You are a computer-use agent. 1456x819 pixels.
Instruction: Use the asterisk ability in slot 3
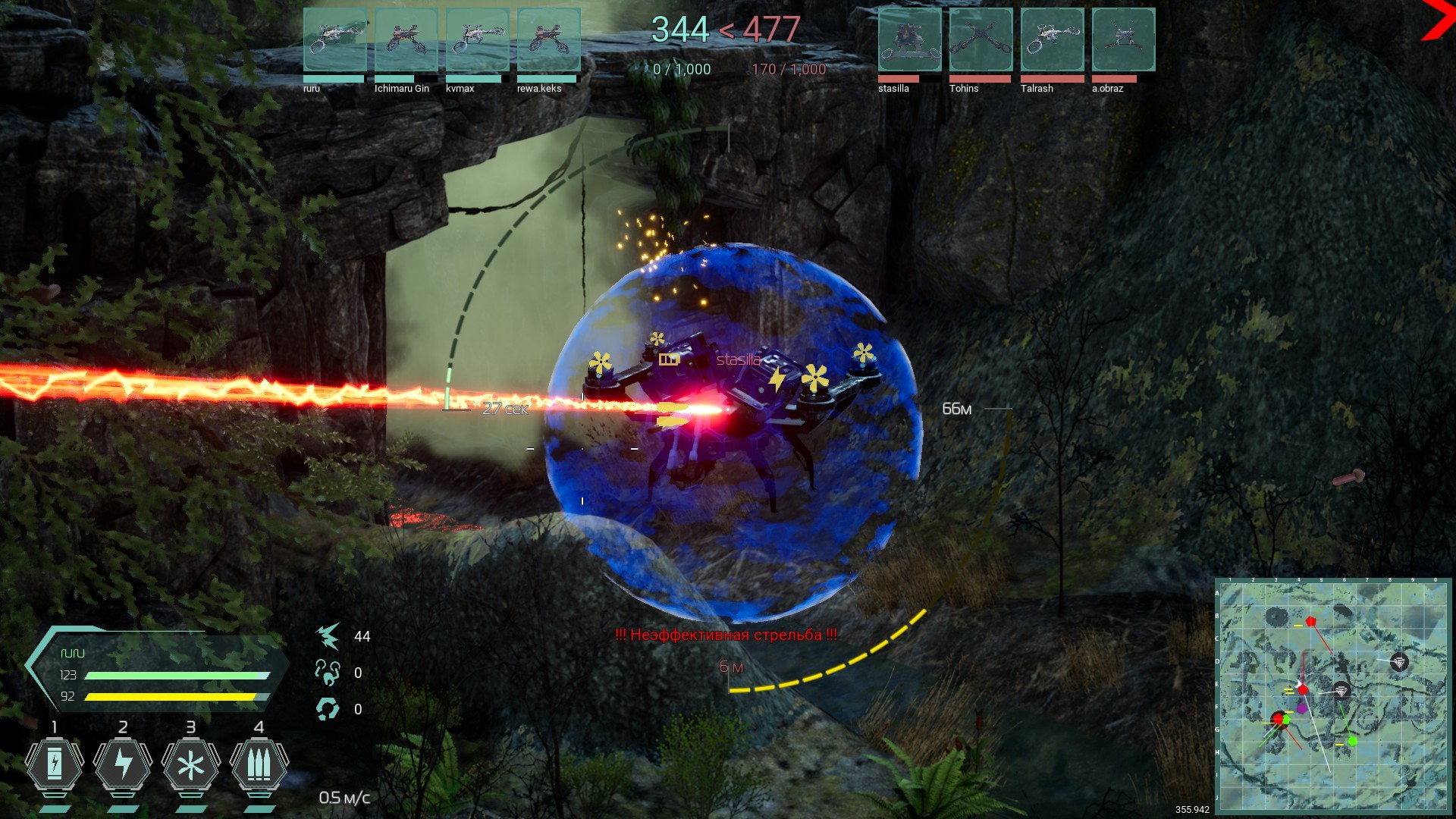pos(191,766)
